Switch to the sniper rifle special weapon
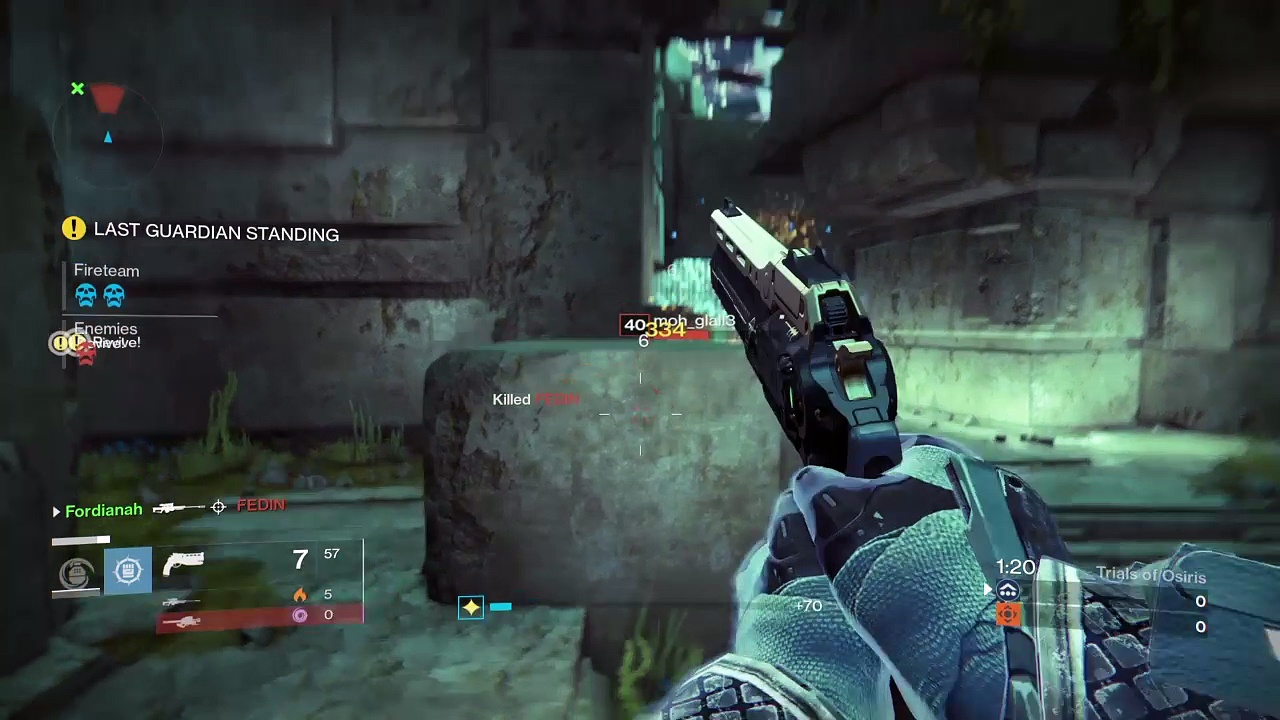Screen dimensions: 1280x720 180,601
